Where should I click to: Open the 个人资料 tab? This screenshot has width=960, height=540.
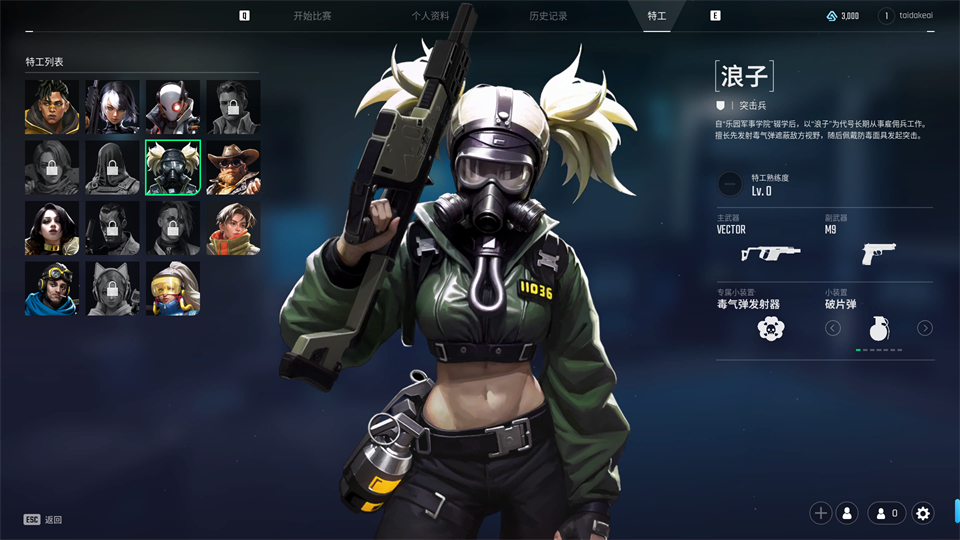click(430, 16)
